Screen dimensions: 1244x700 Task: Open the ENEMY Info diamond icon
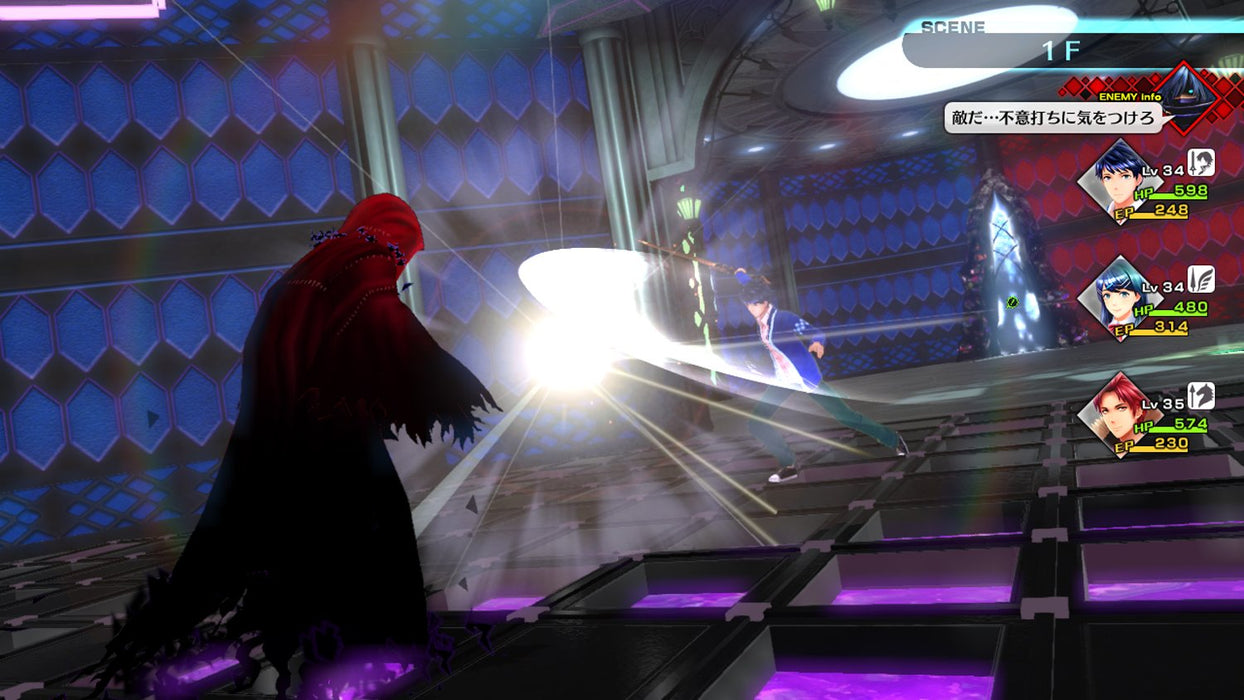coord(1186,97)
